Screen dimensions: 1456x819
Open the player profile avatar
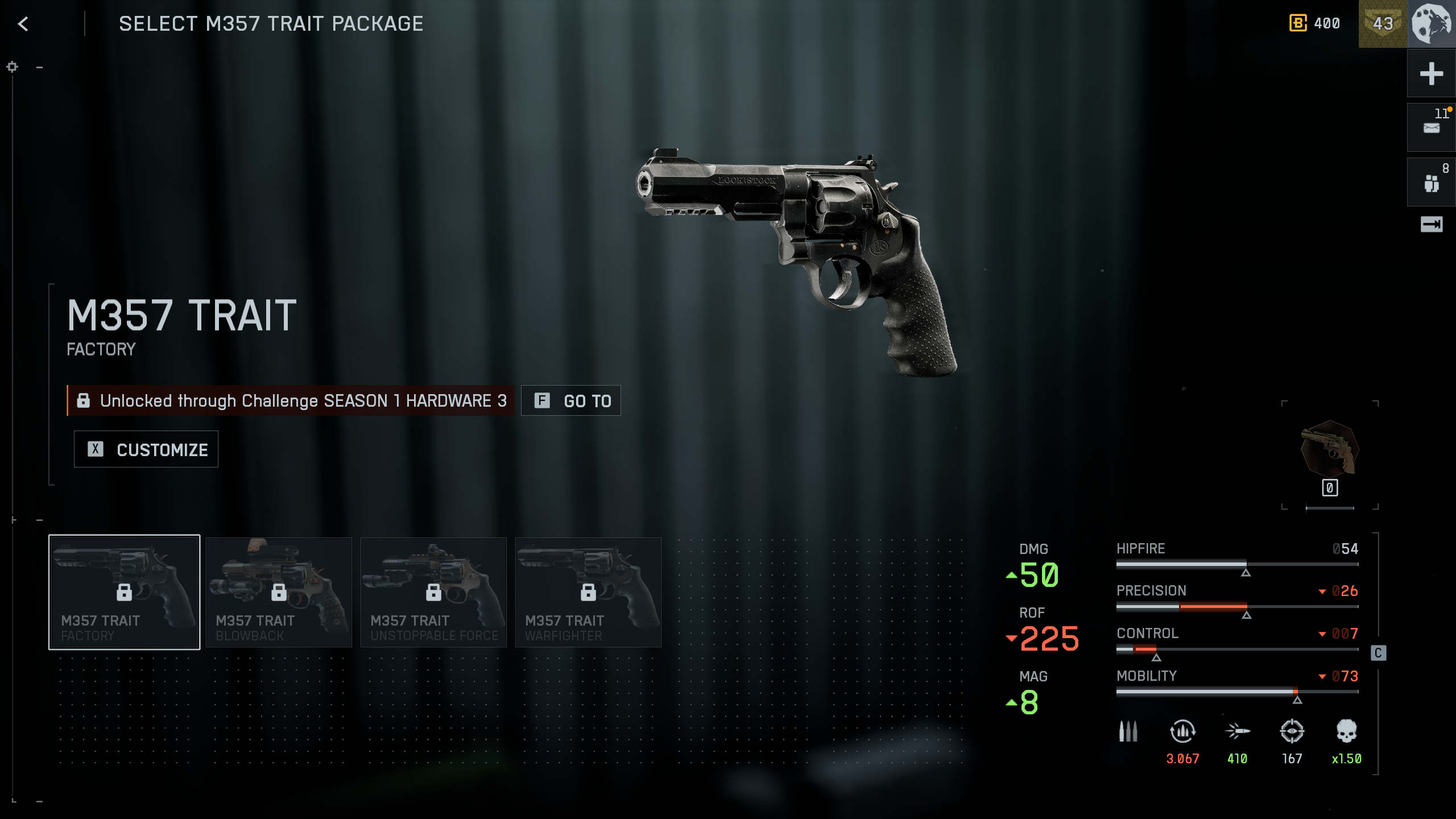click(x=1432, y=24)
